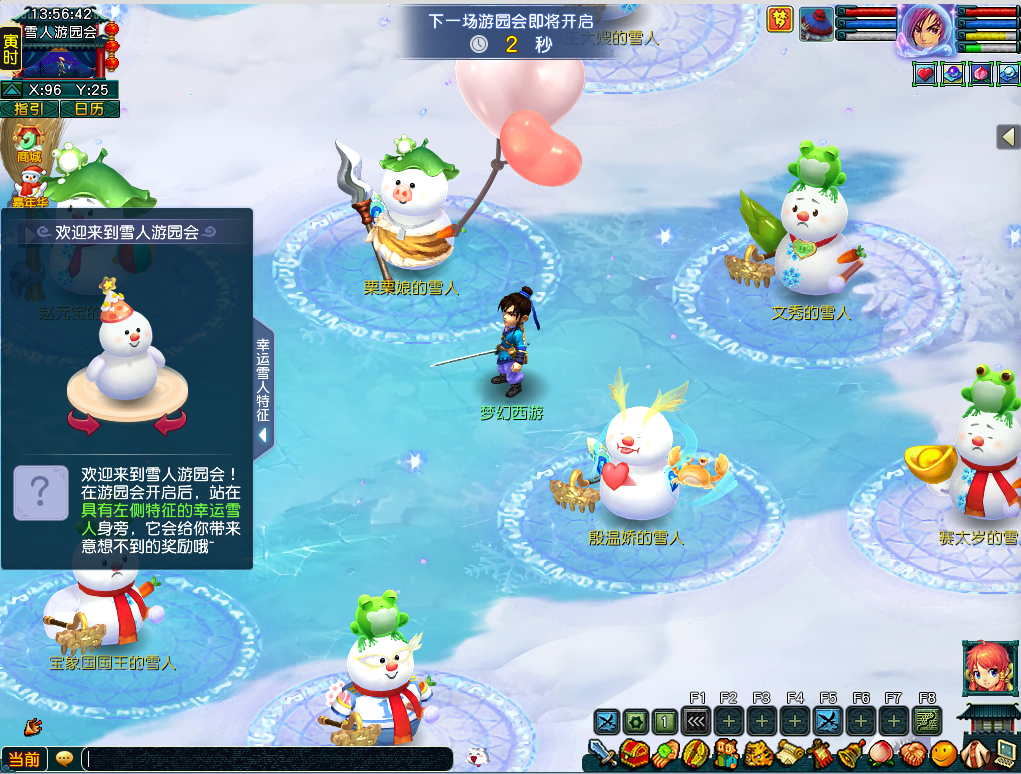
Task: Click the question mark help icon
Action: [x=41, y=492]
